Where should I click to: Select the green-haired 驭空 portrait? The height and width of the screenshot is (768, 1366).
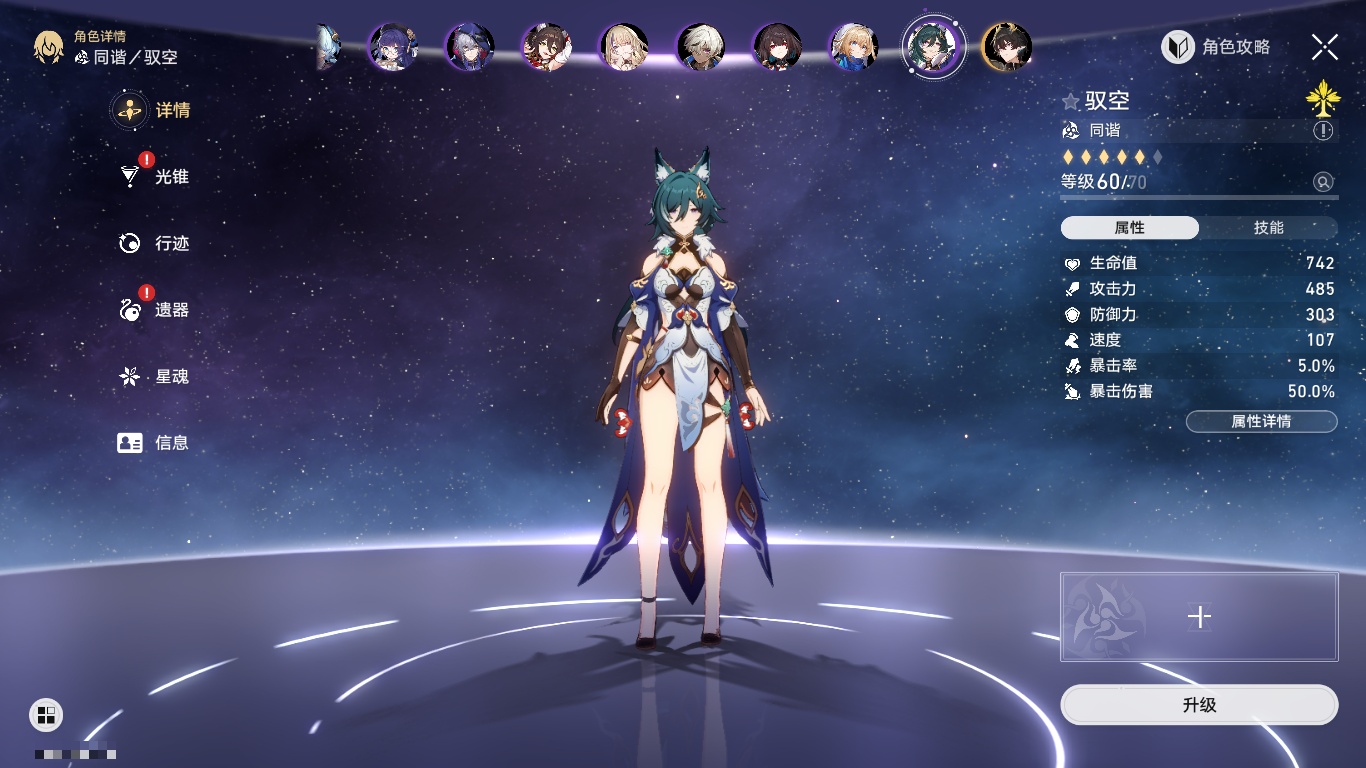pos(933,47)
